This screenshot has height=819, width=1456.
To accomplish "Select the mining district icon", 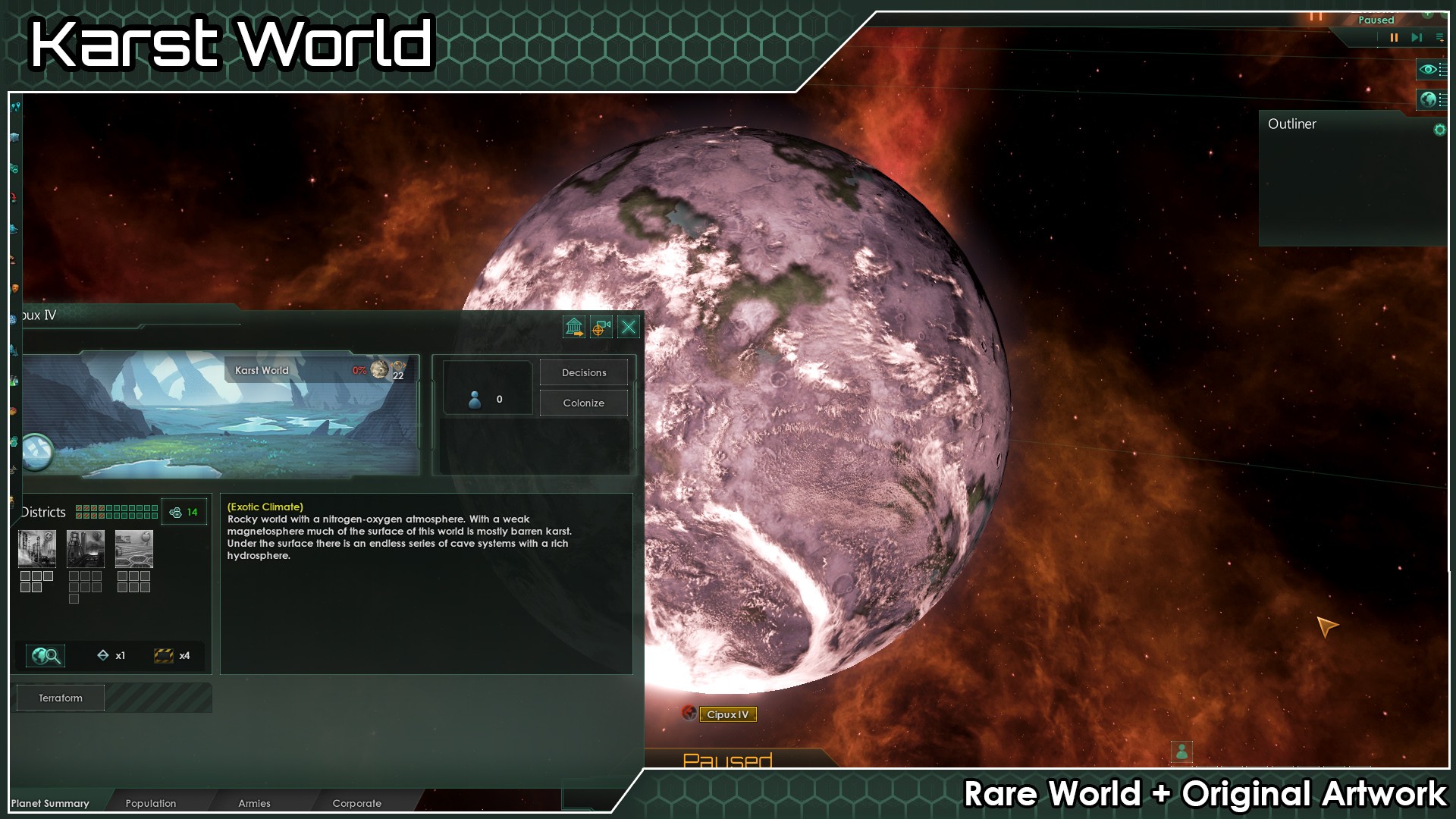I will click(x=86, y=549).
